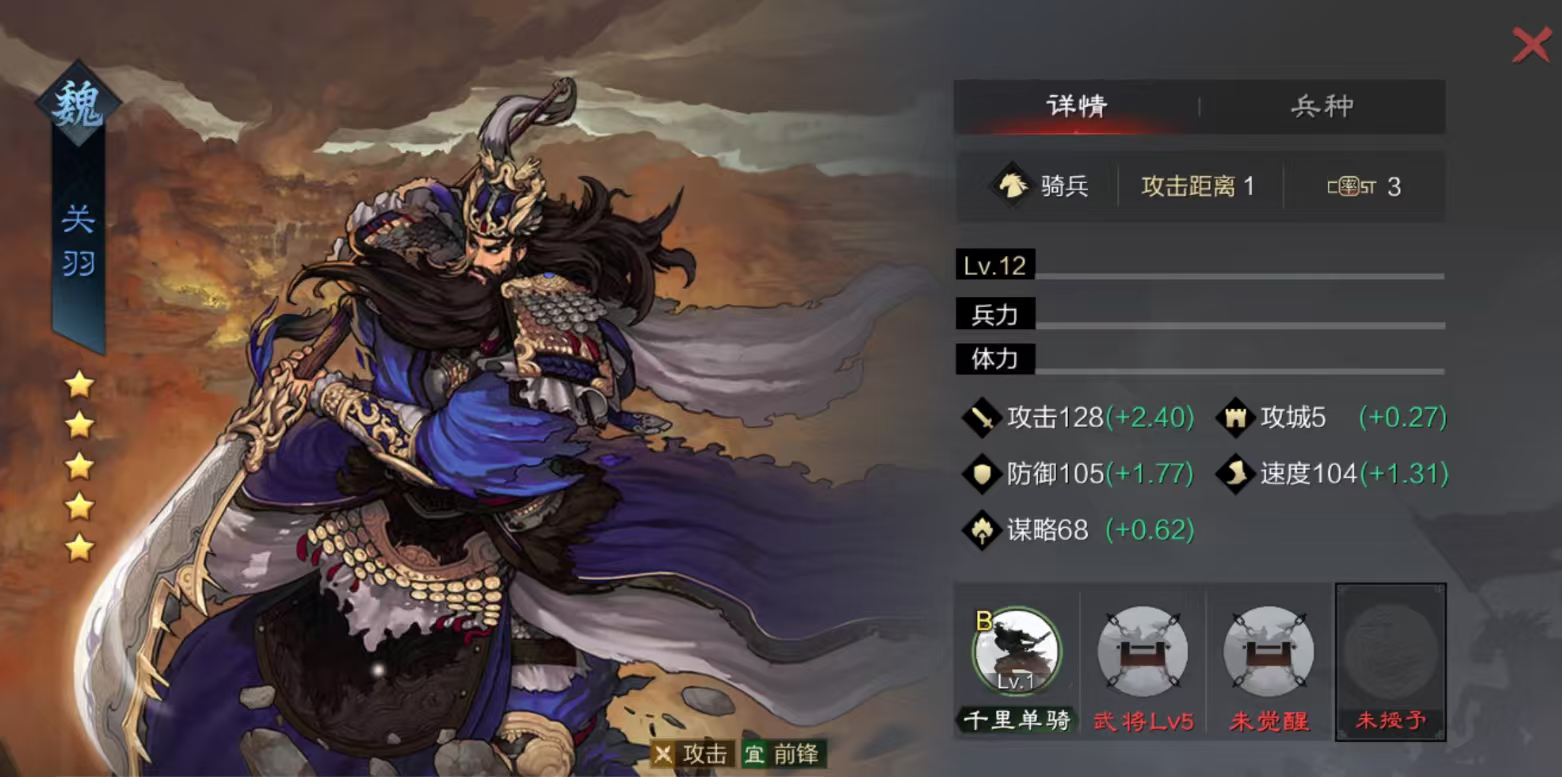This screenshot has width=1562, height=777.
Task: Click the sword icon beside 攻击128
Action: tap(981, 419)
